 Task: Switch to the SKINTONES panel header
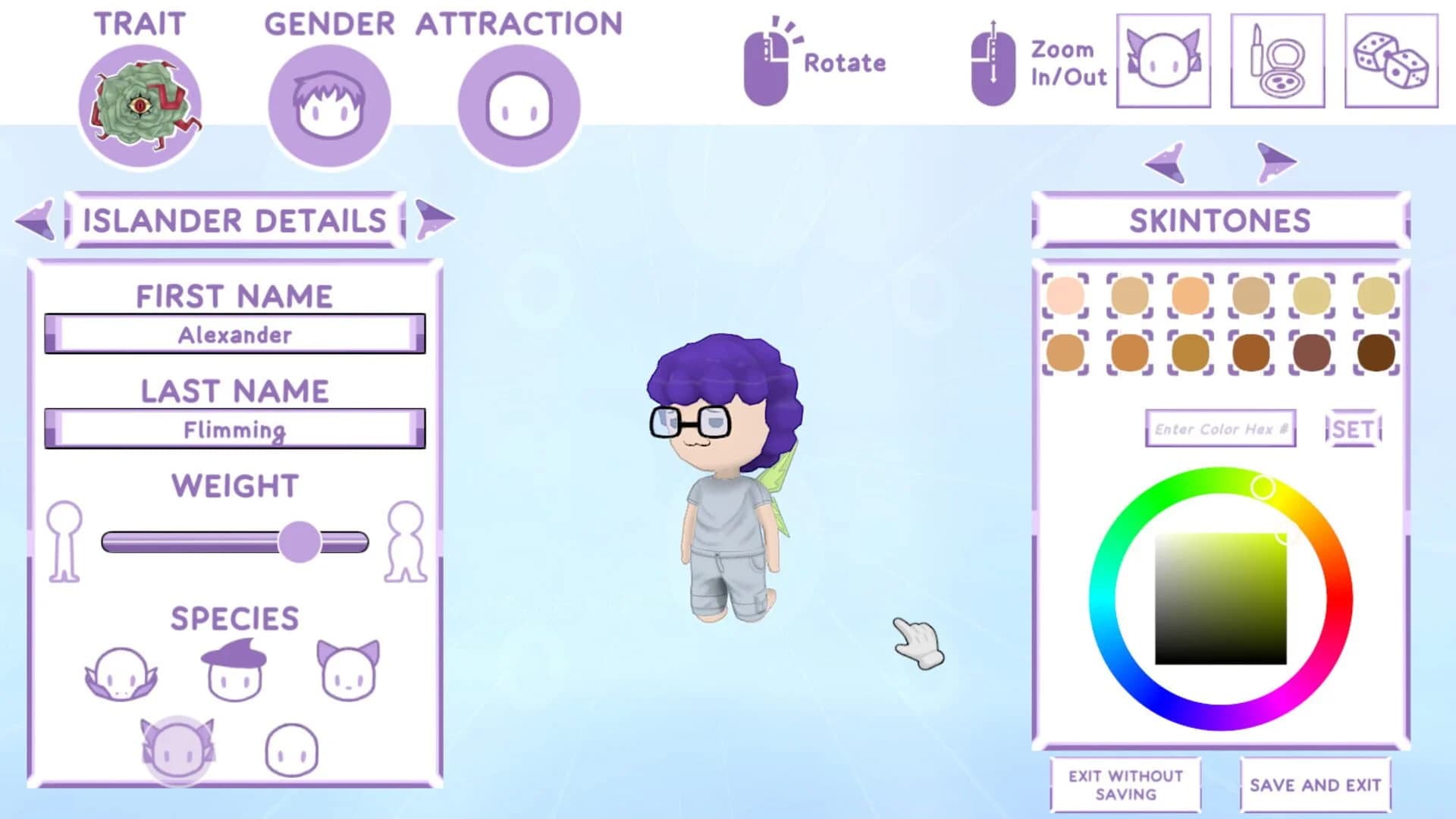1218,220
